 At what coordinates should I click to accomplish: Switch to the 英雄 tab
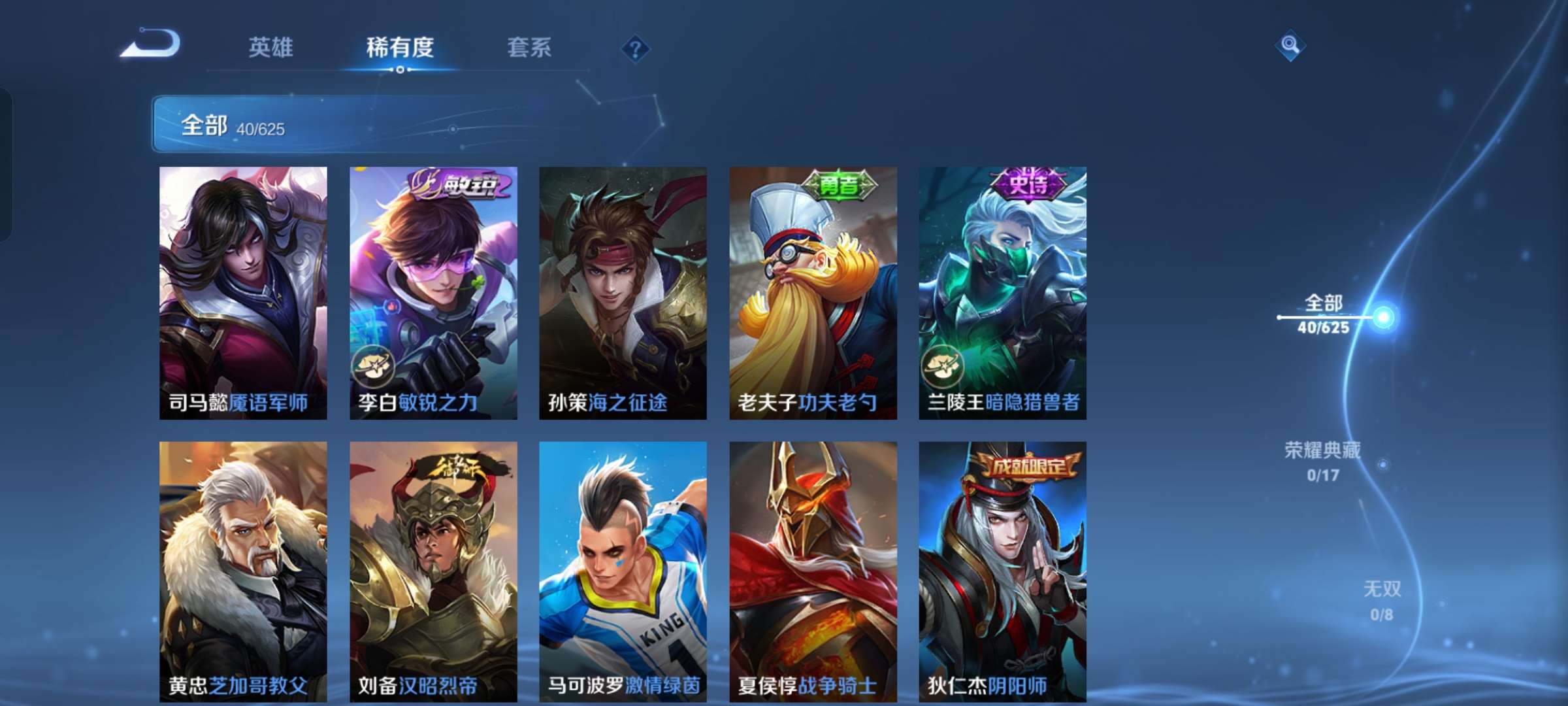(271, 47)
